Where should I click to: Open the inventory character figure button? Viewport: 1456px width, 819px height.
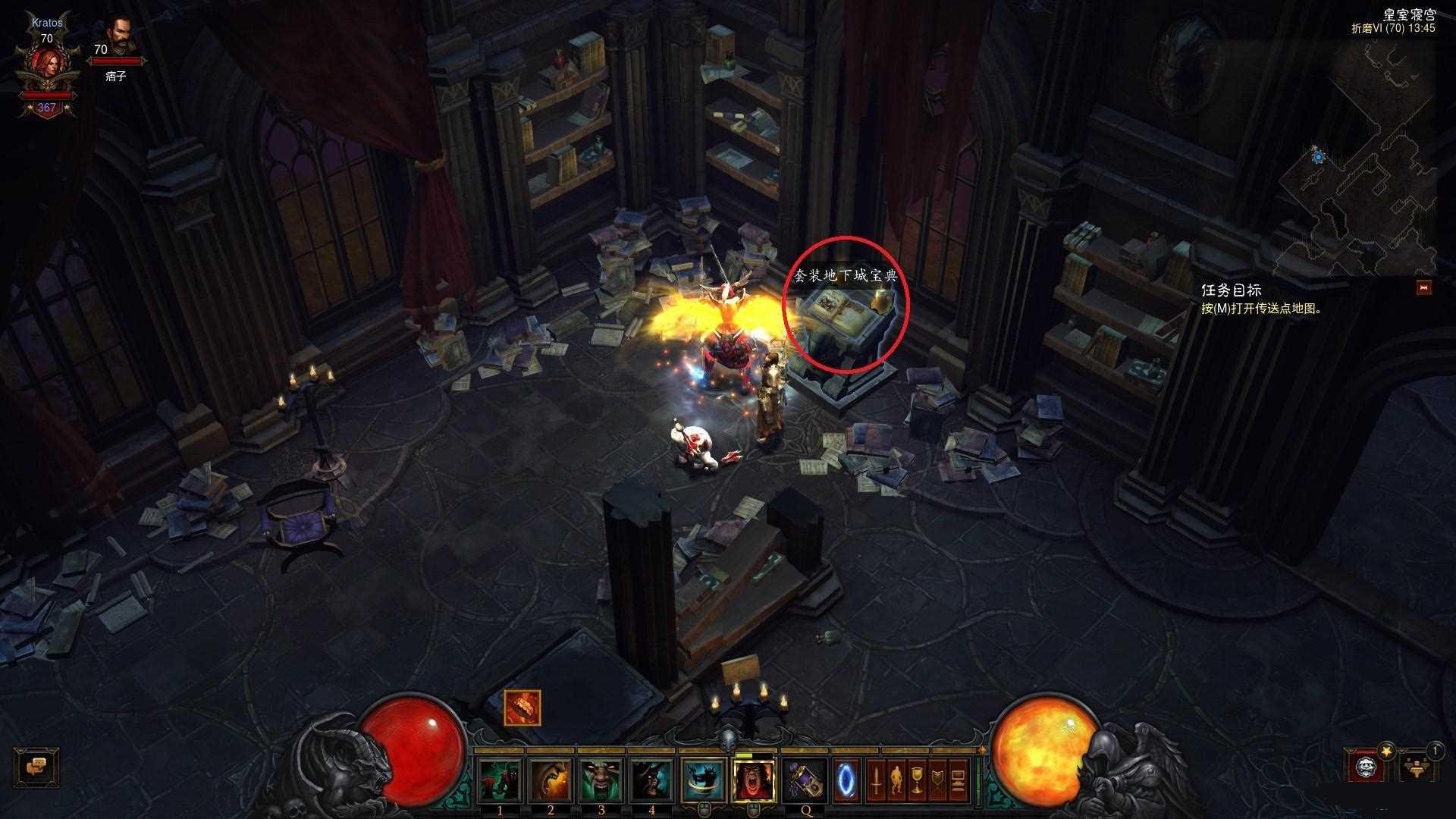(x=896, y=780)
